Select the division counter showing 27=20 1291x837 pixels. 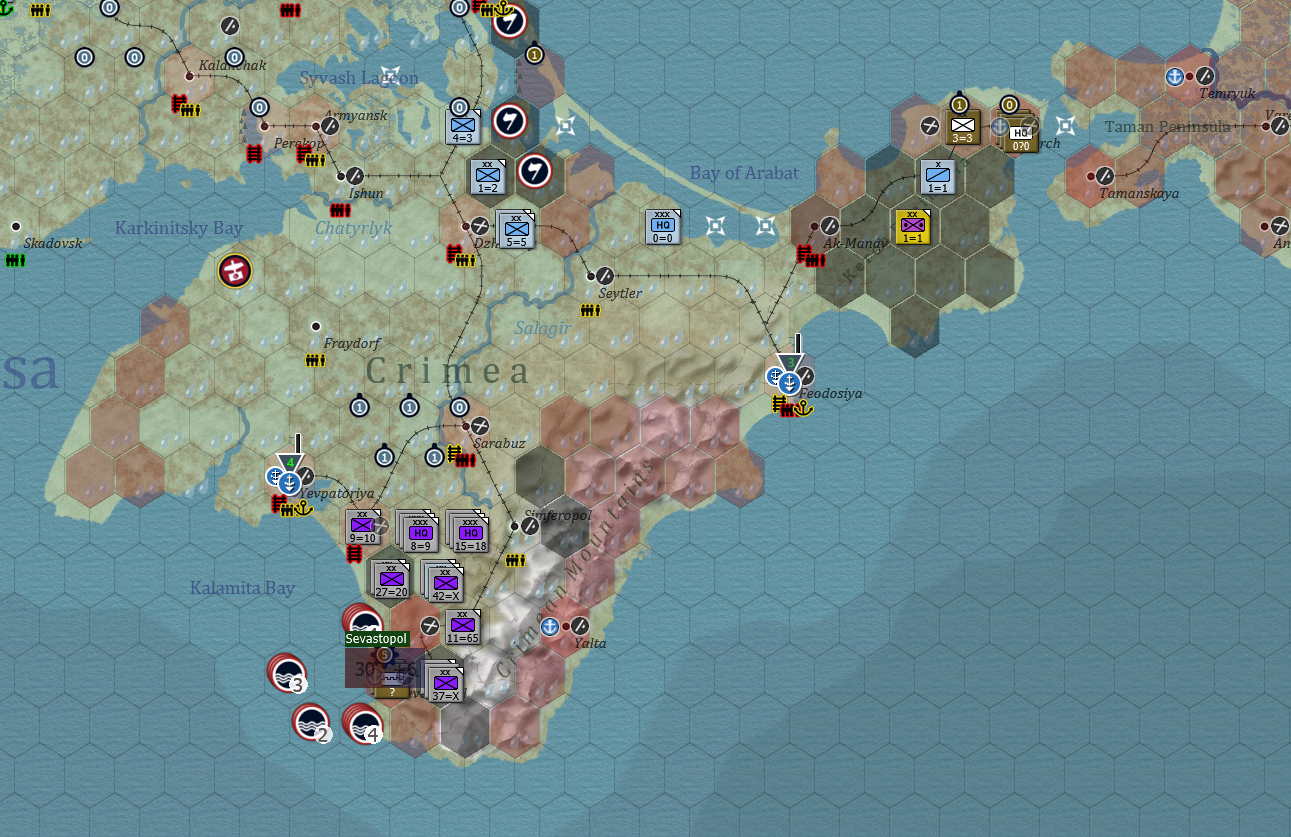[x=391, y=580]
